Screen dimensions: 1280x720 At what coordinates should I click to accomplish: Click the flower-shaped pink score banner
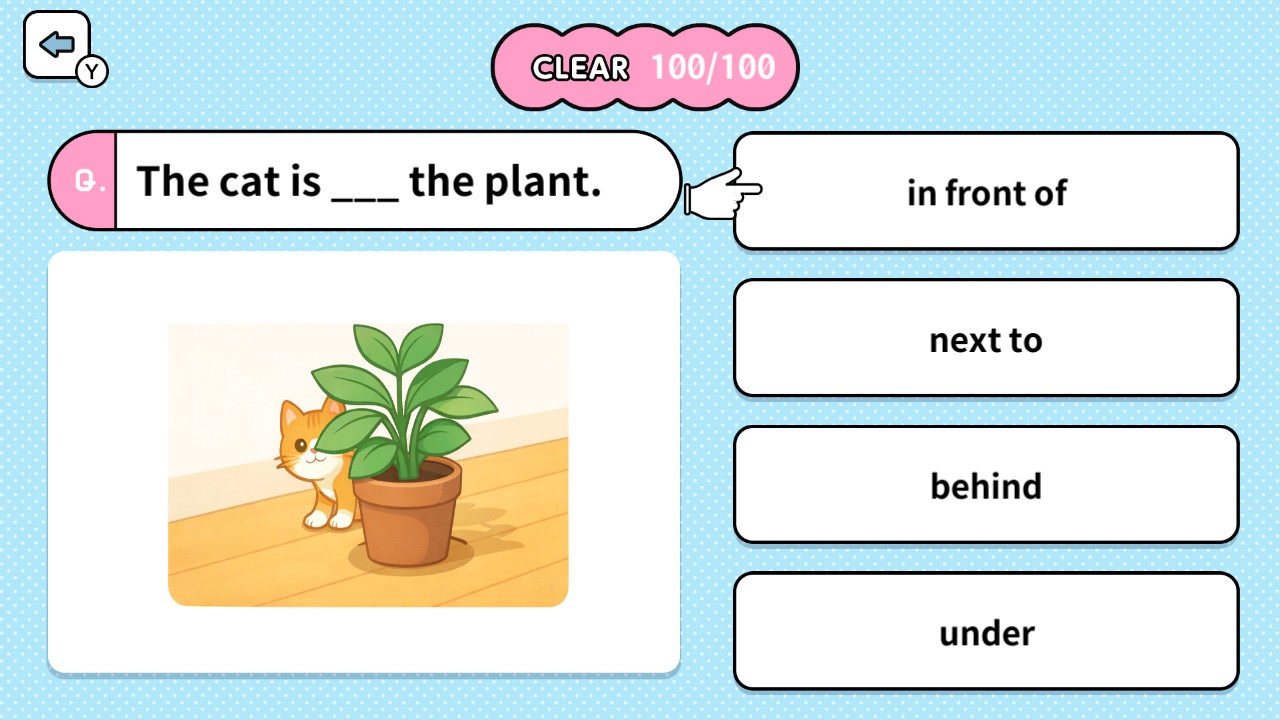click(645, 67)
